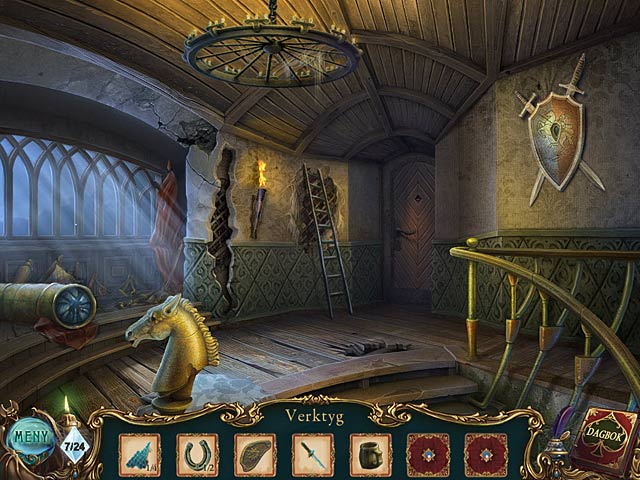The image size is (640, 480).
Task: Select the horseshoe inventory item
Action: click(x=197, y=453)
